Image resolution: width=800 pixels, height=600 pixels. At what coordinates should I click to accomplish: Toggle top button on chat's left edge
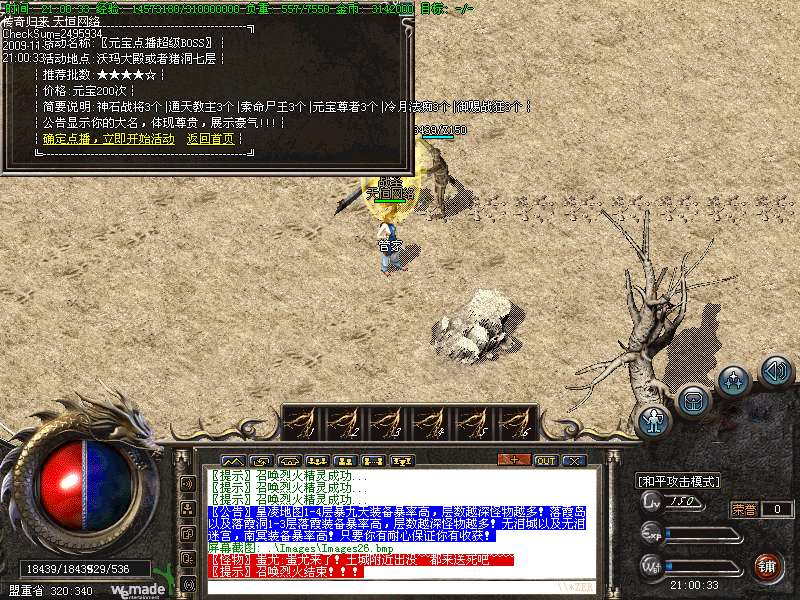[187, 484]
